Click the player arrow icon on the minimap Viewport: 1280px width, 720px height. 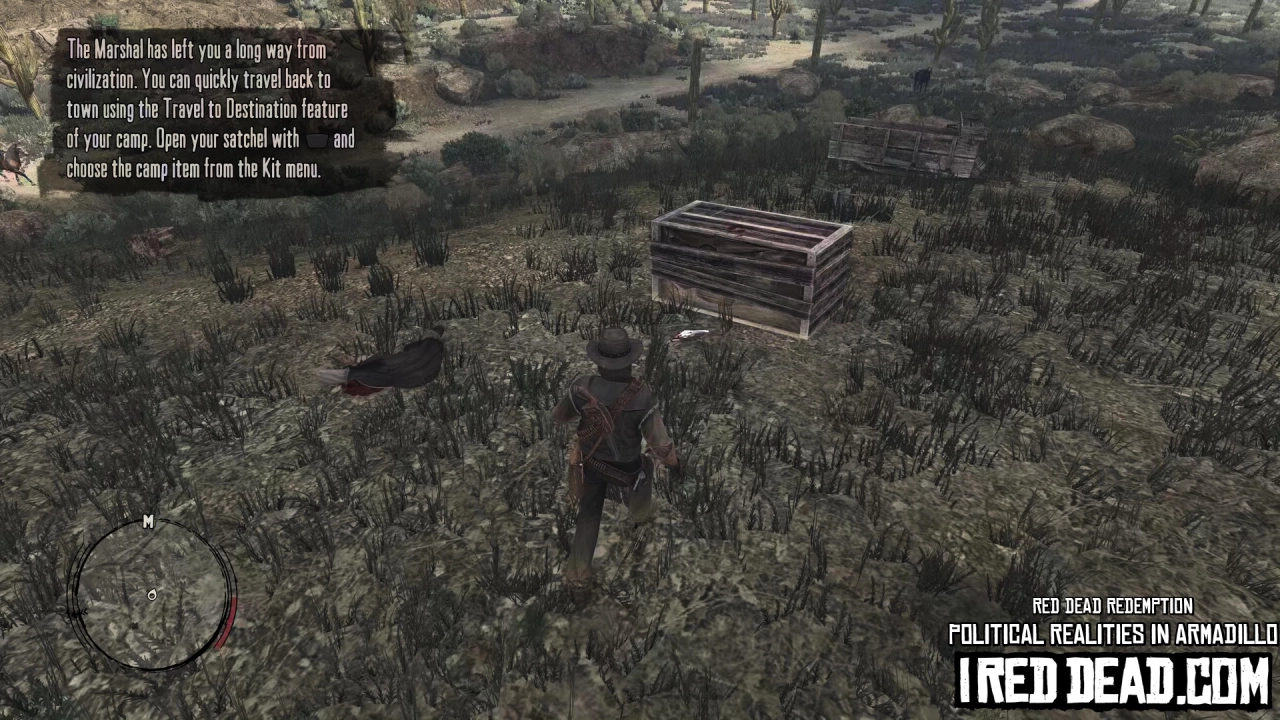click(x=152, y=595)
